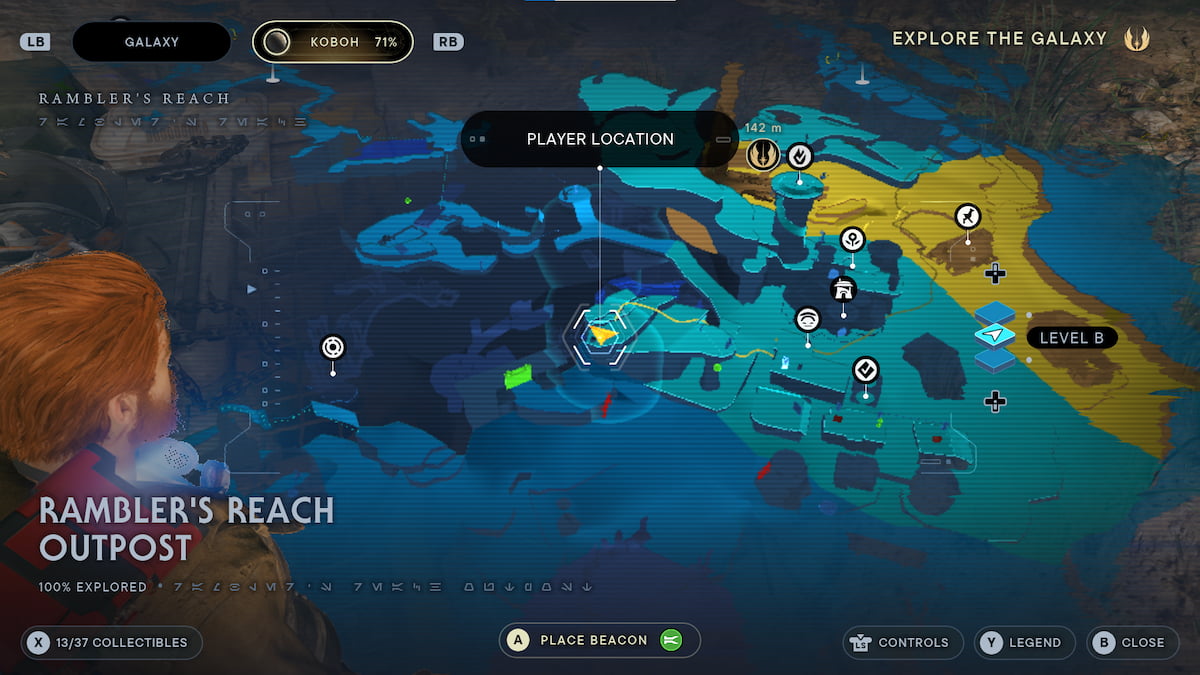Select the striped dome face marker
The height and width of the screenshot is (675, 1200).
pyautogui.click(x=808, y=319)
